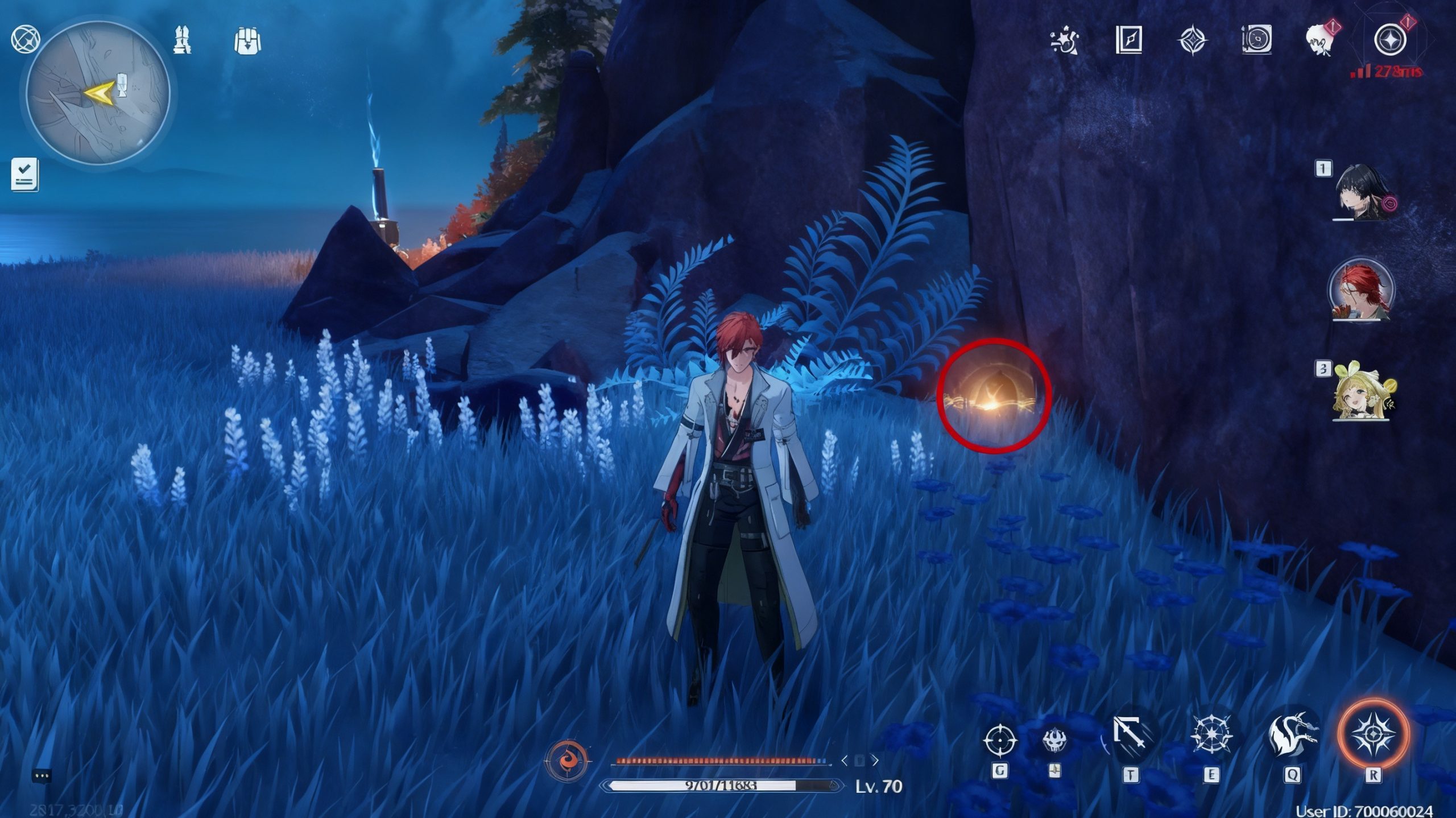Open the character head icon with alert
Image resolution: width=1456 pixels, height=818 pixels.
1321,40
